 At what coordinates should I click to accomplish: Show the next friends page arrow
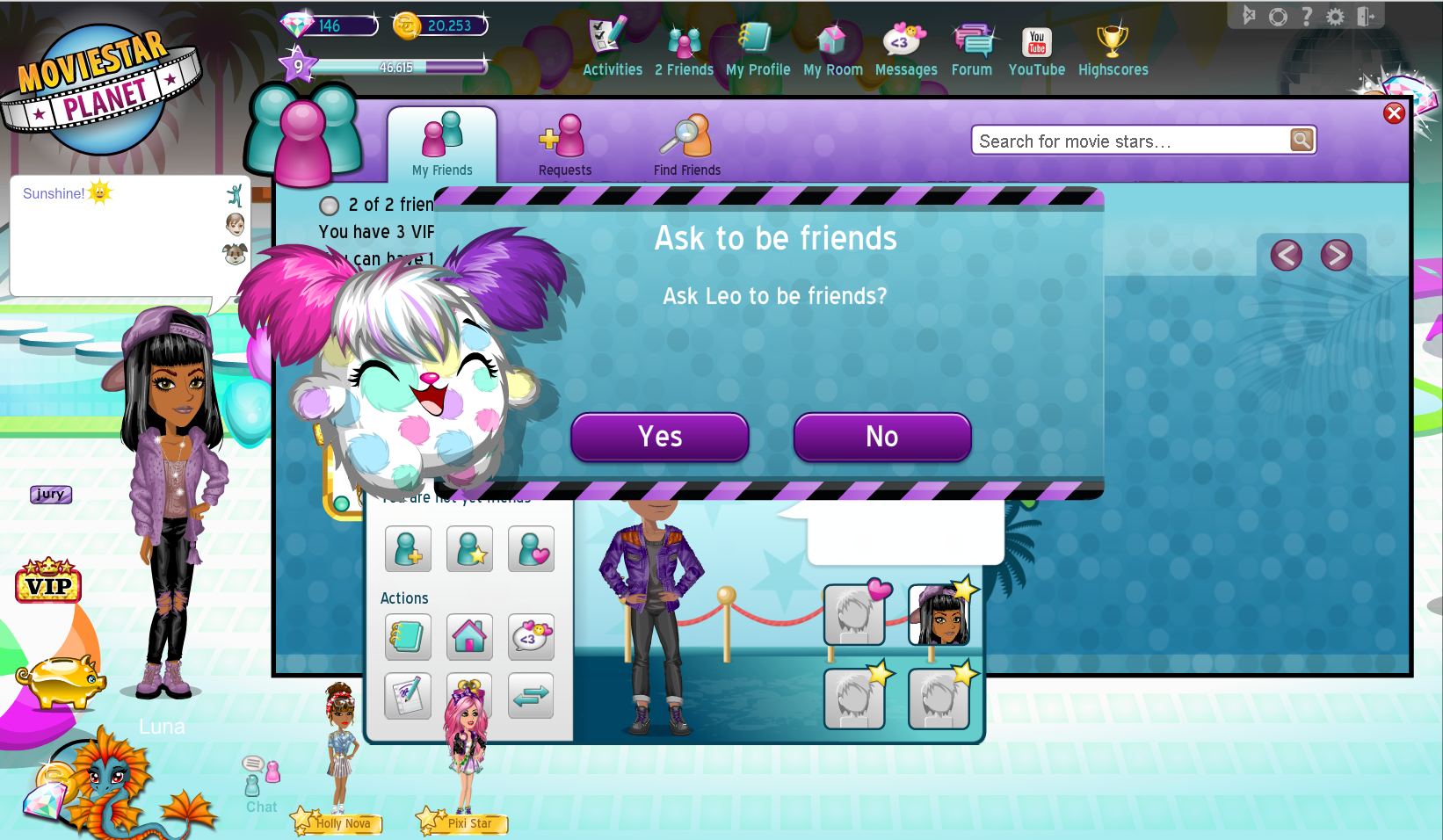1336,256
